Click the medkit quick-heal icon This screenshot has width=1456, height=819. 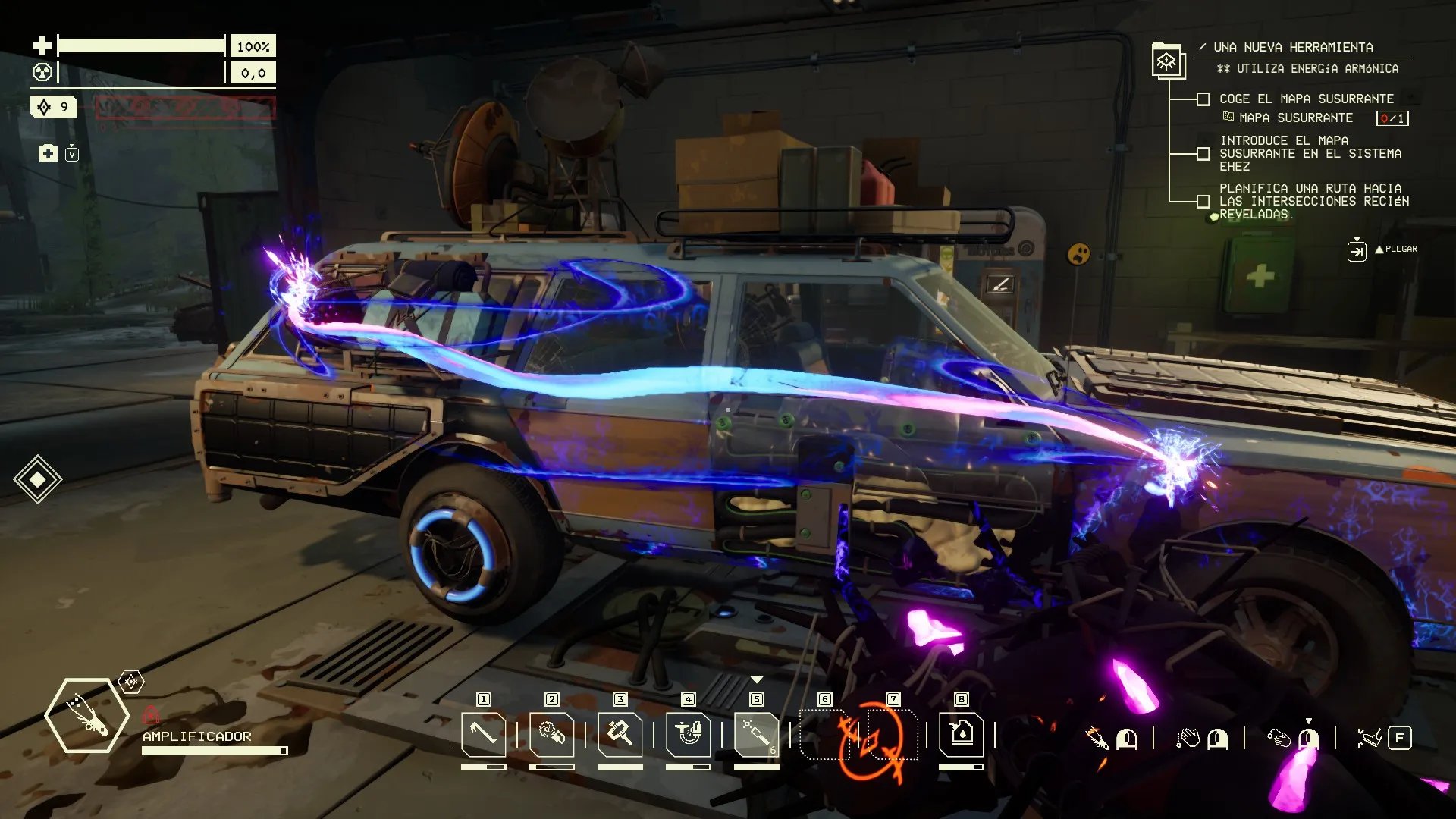(48, 154)
